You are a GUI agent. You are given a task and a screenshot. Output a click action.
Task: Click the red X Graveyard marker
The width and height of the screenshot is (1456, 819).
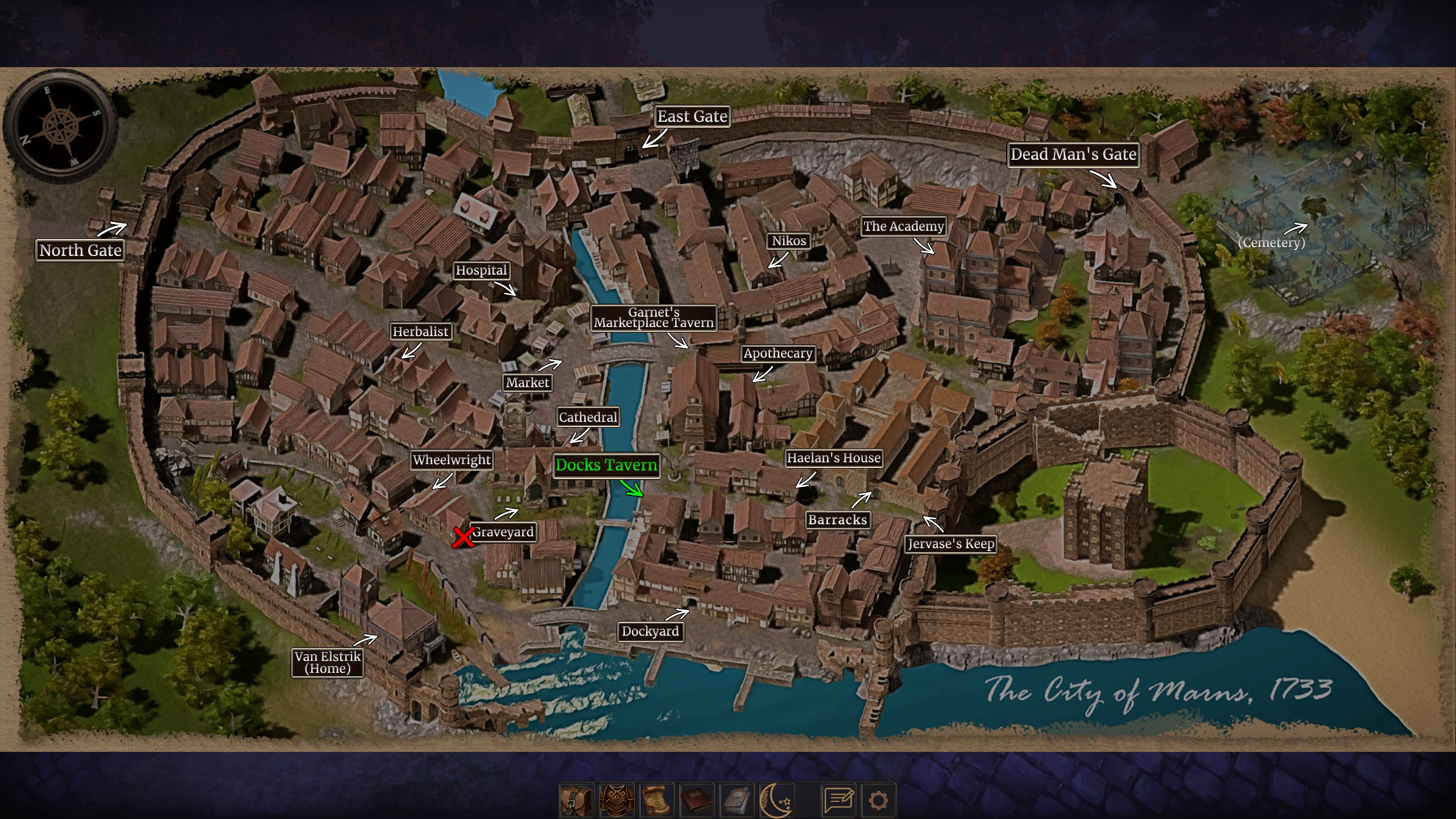tap(463, 537)
